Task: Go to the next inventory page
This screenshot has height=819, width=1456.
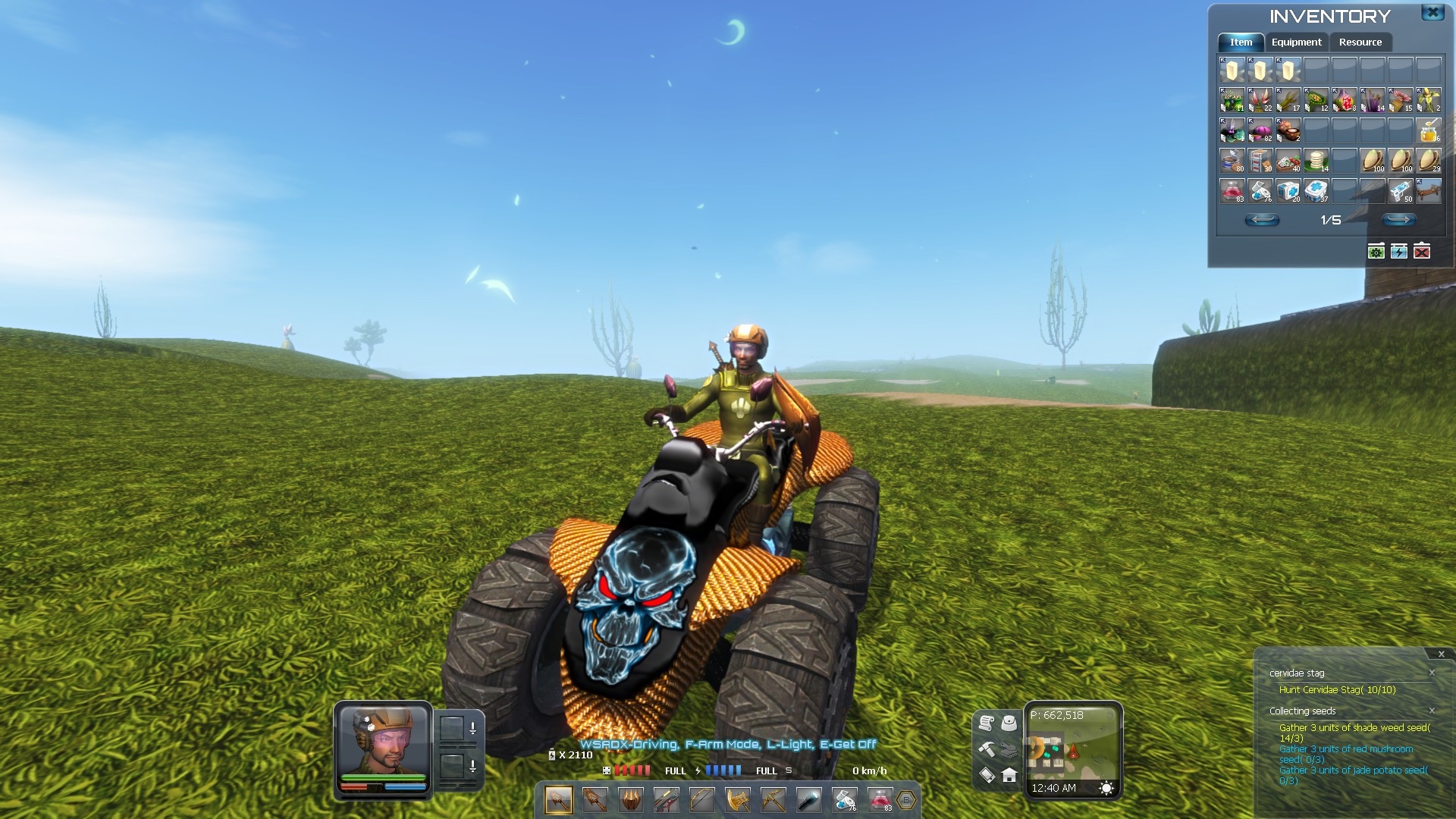Action: tap(1398, 220)
